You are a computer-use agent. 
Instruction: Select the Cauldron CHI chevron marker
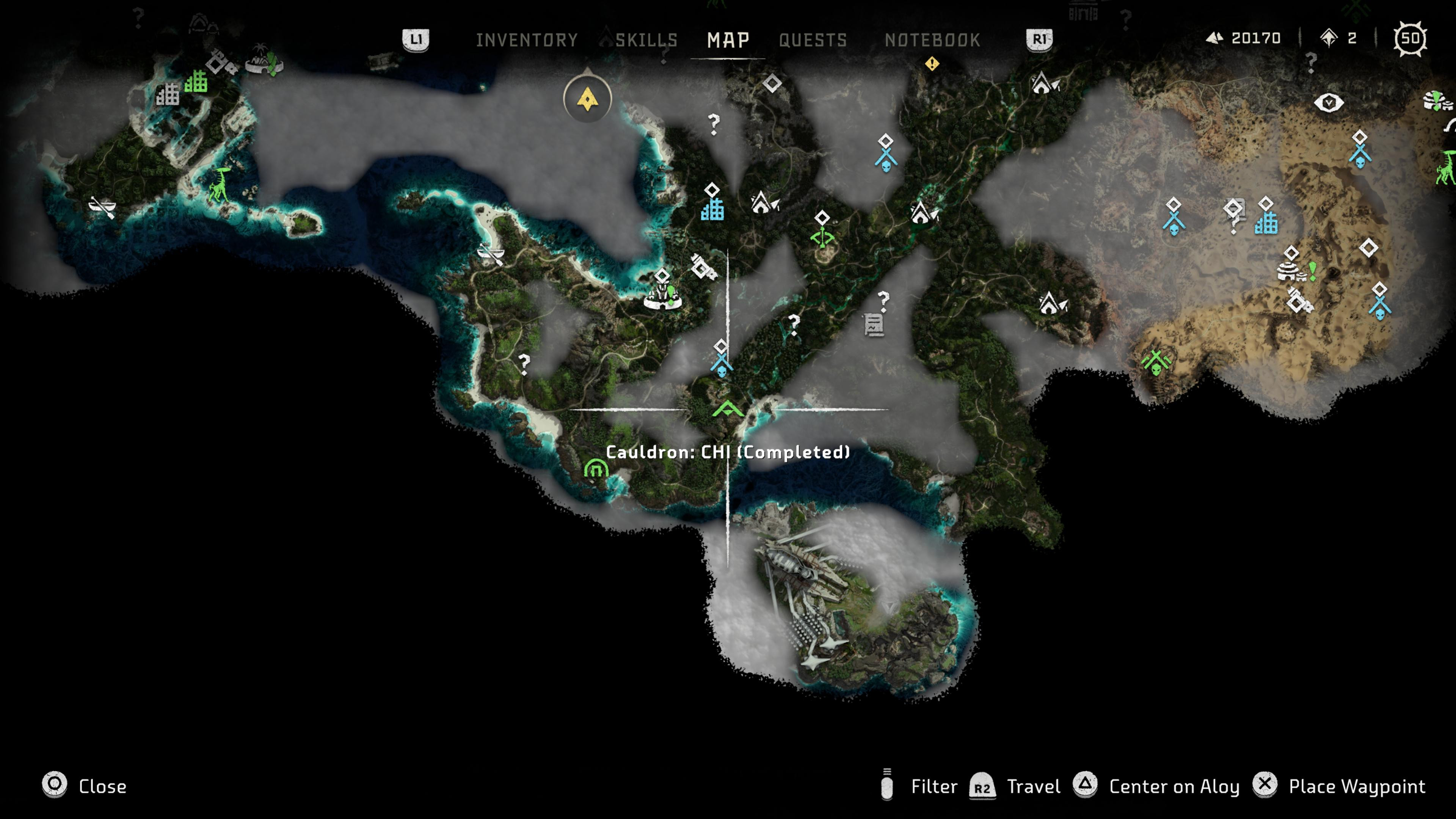point(728,409)
